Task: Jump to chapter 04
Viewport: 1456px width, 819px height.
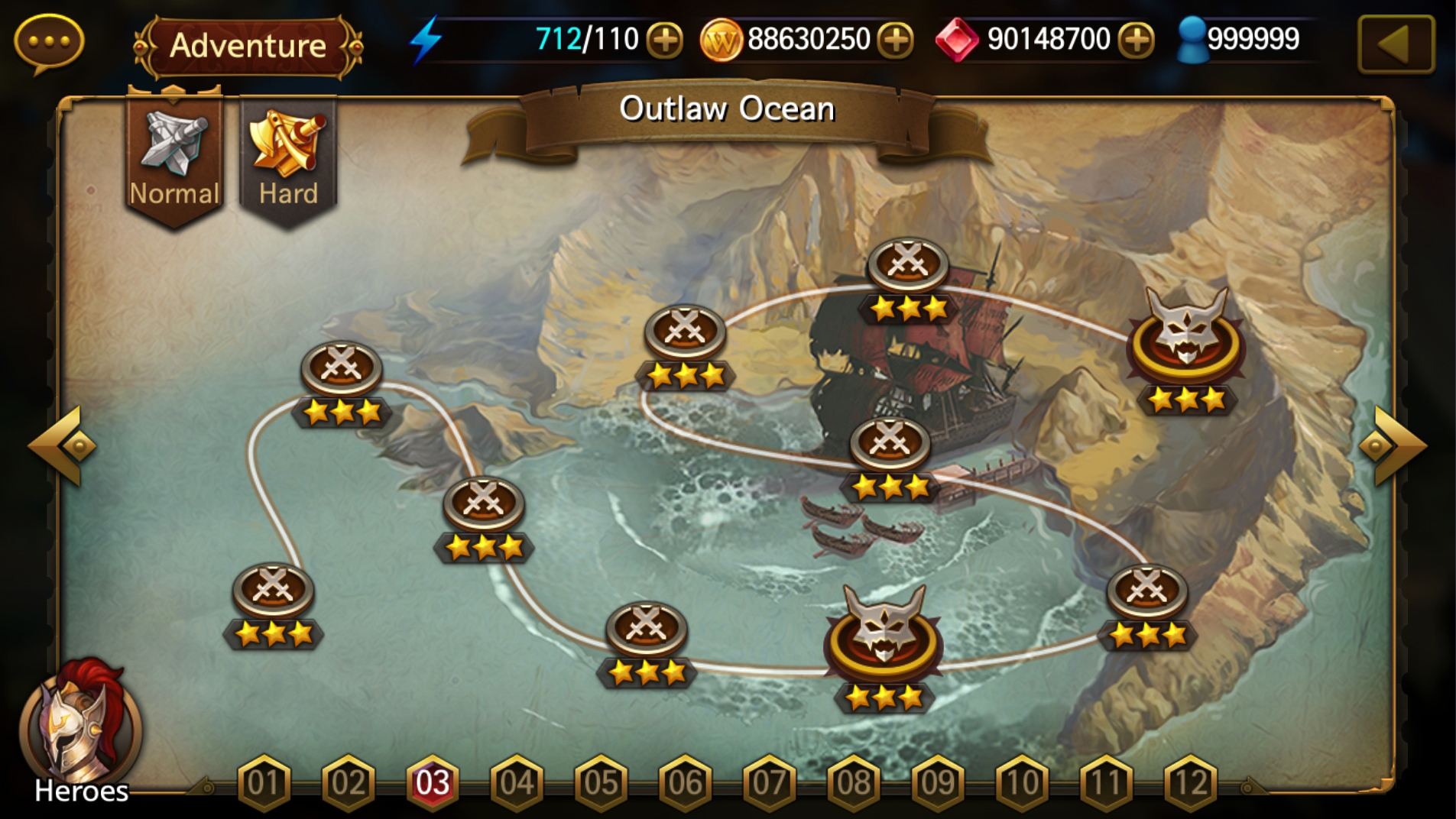Action: [x=517, y=782]
